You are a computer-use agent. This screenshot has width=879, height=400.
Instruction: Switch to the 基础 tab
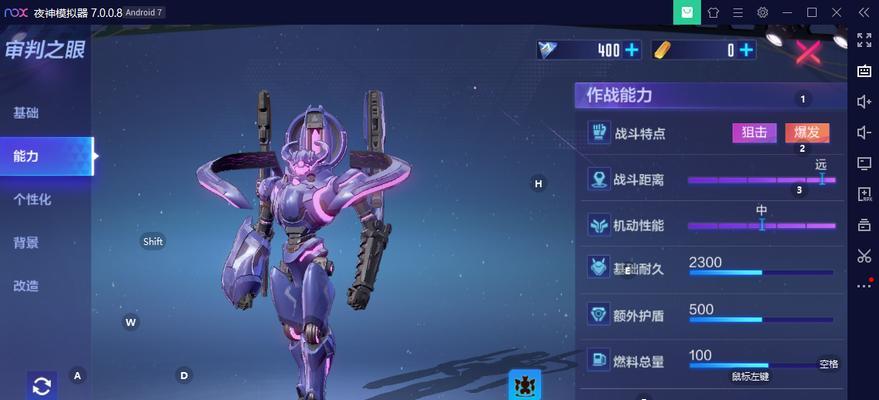[27, 113]
